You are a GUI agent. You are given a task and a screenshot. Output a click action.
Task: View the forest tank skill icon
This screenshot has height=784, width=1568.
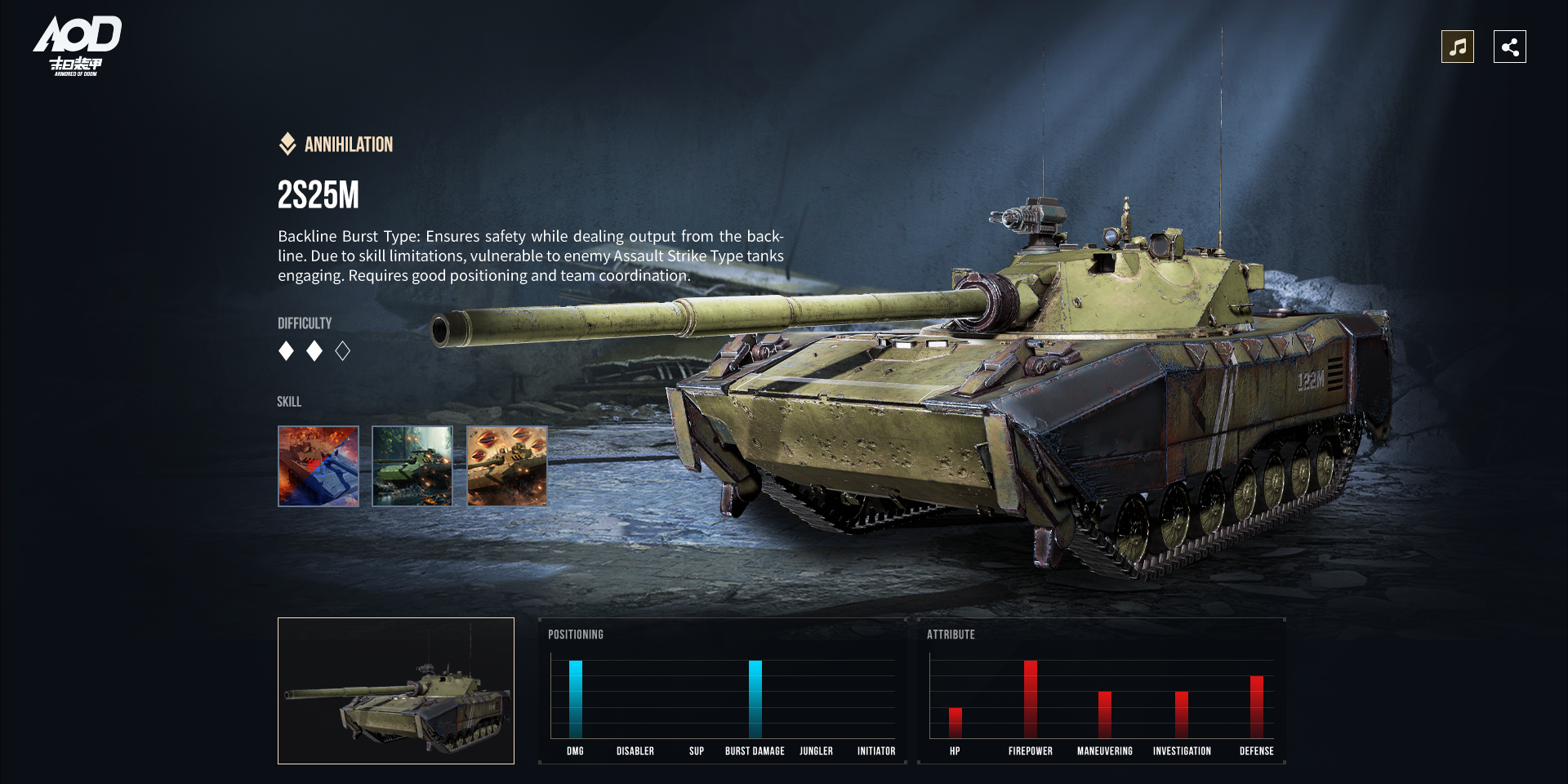click(412, 466)
